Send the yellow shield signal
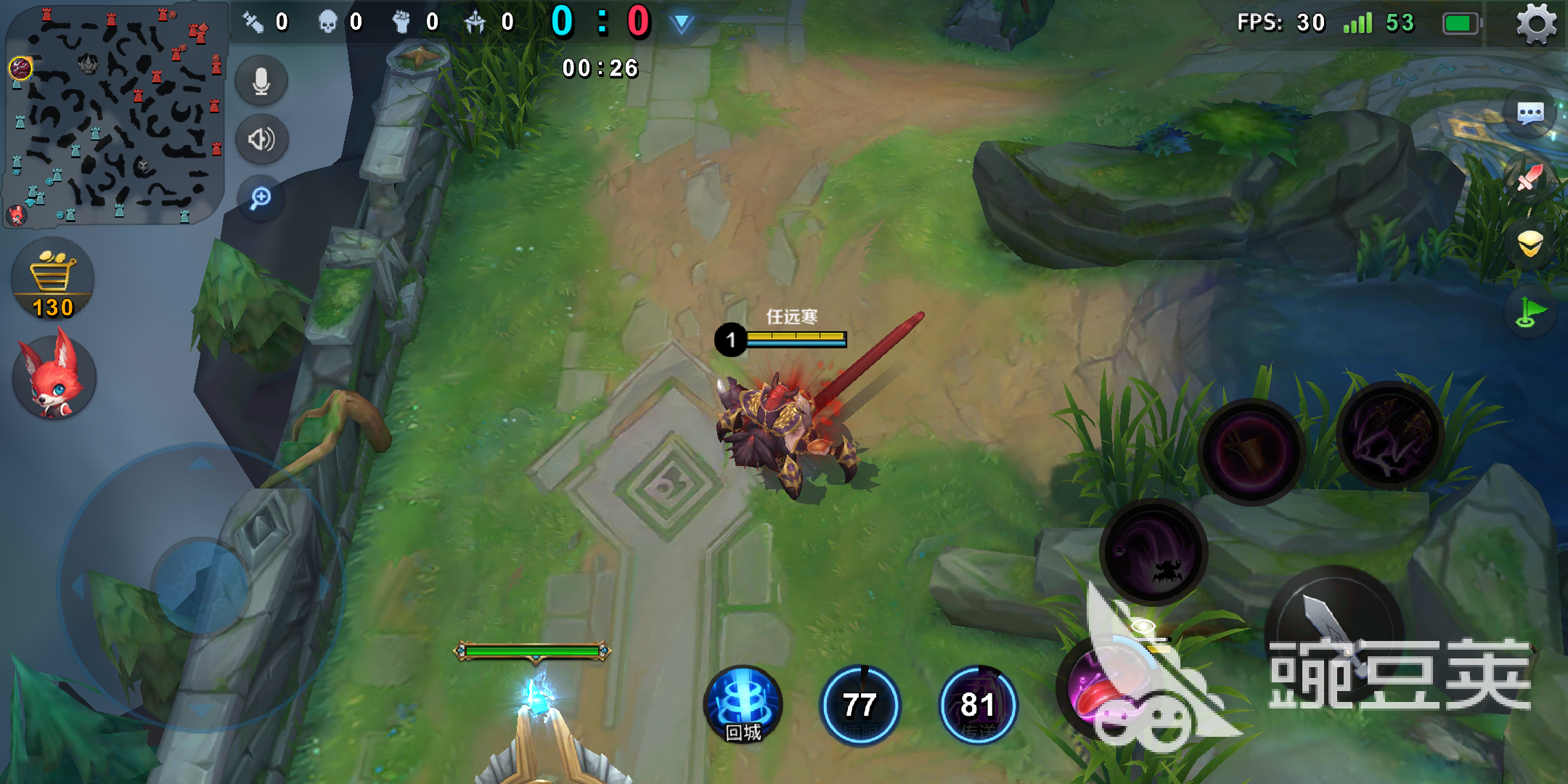Viewport: 1568px width, 784px height. coord(1530,244)
